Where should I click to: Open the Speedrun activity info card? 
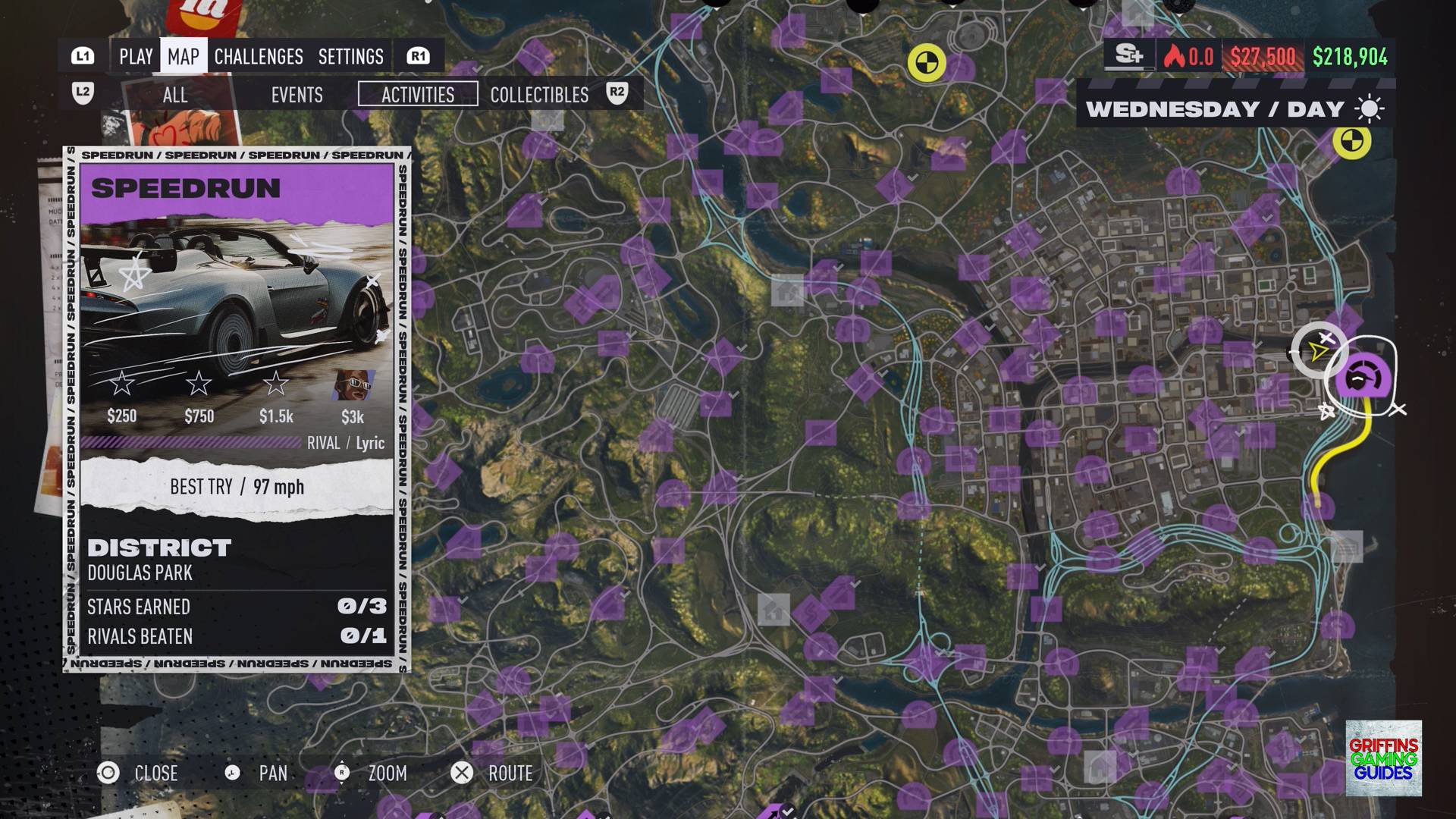click(x=237, y=409)
